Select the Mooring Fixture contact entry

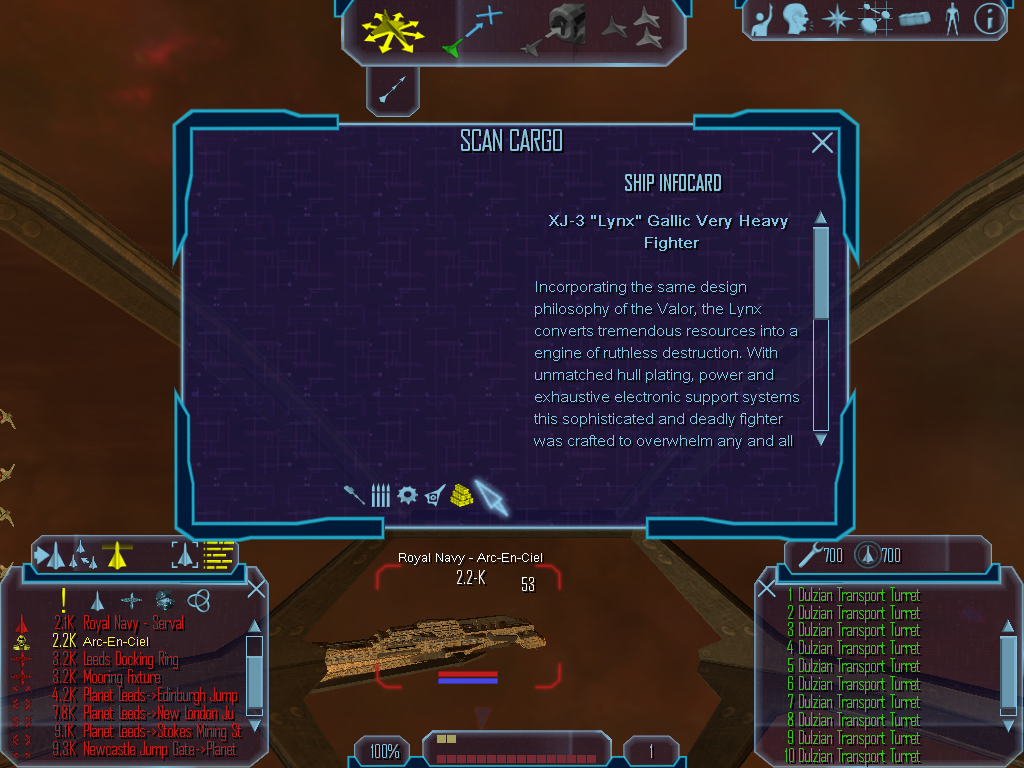[x=121, y=677]
